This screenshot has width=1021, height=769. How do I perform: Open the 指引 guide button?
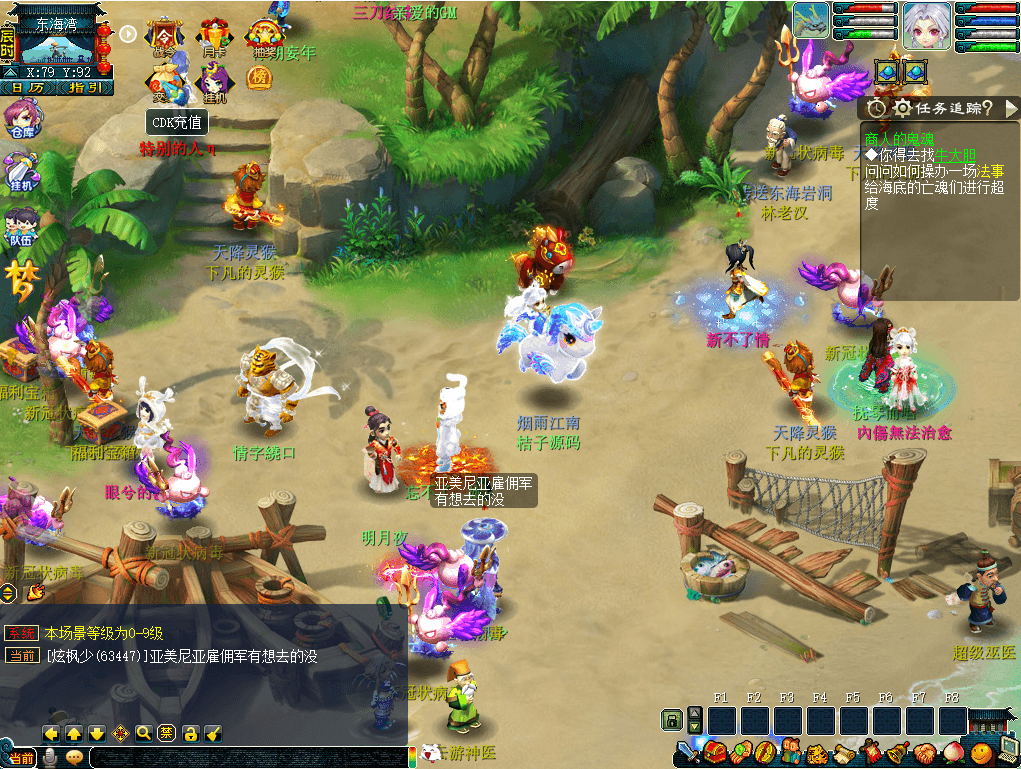[x=84, y=88]
